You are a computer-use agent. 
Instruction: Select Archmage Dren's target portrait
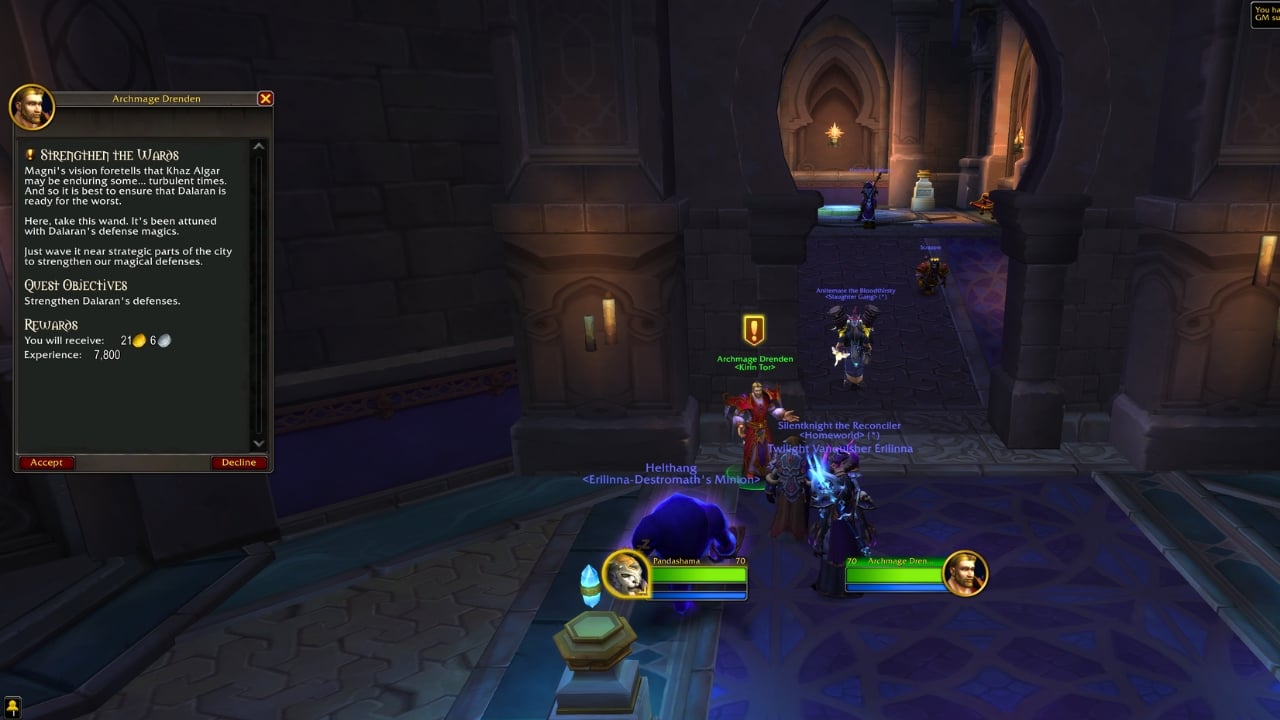967,573
